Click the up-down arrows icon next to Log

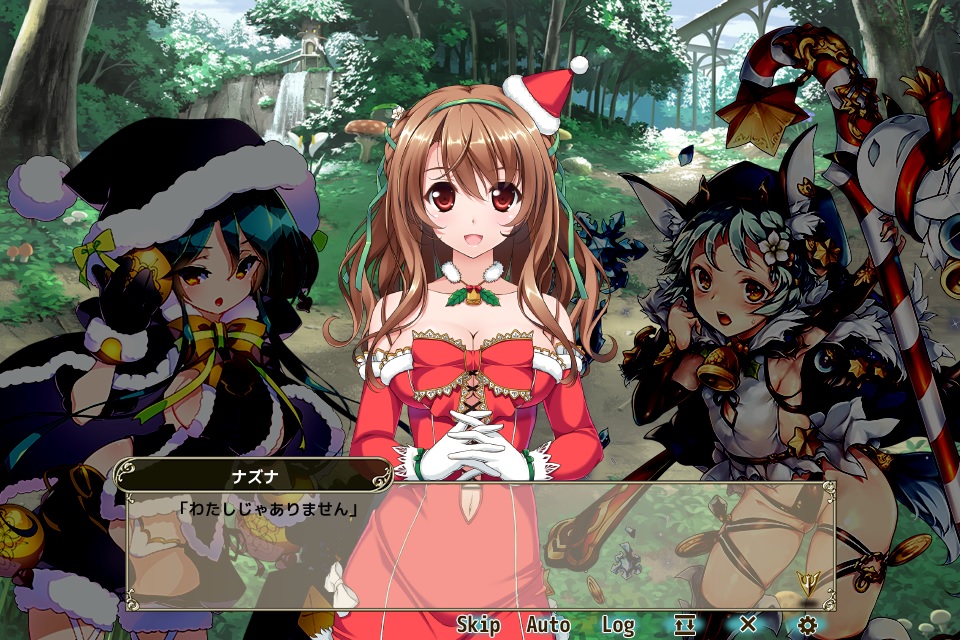tap(685, 625)
